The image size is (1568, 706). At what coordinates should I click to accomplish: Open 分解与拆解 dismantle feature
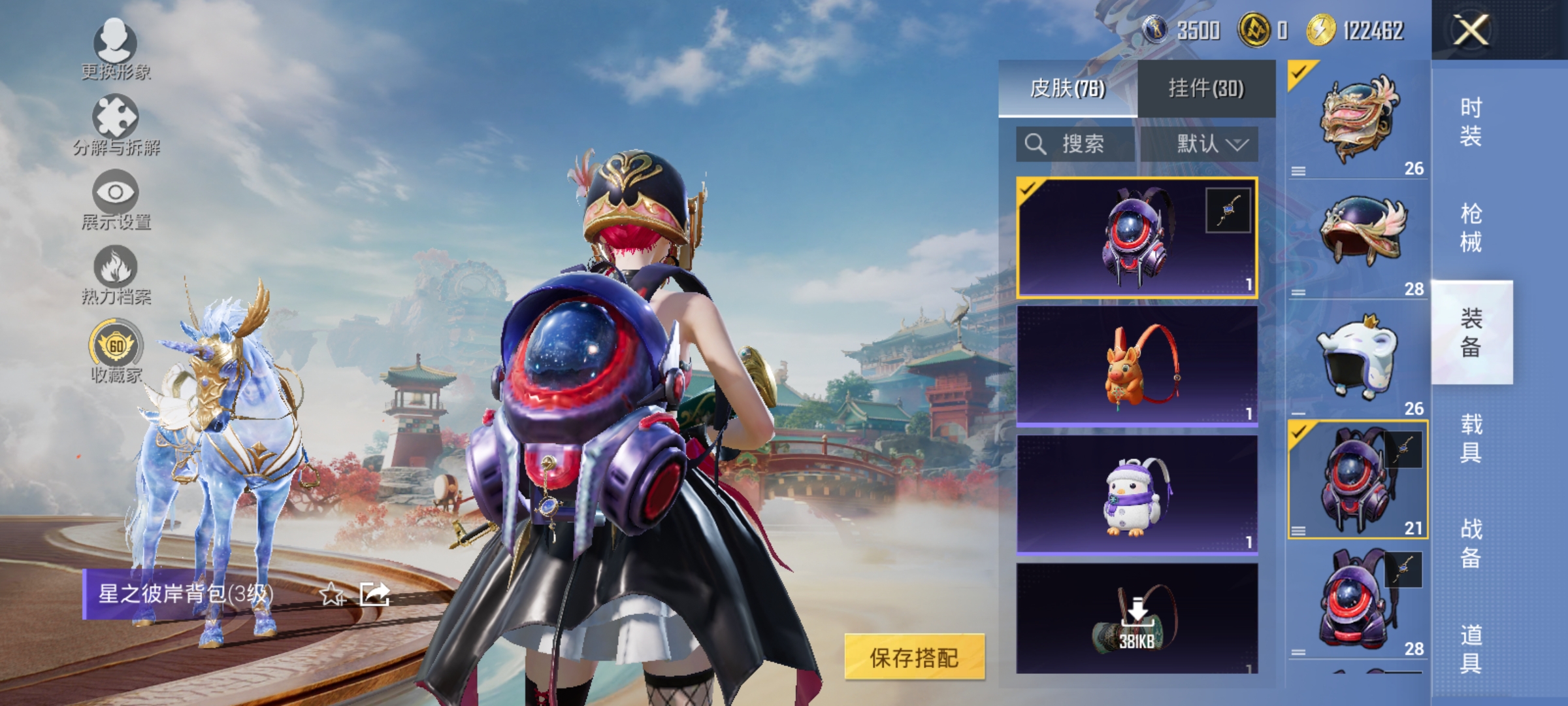(116, 124)
